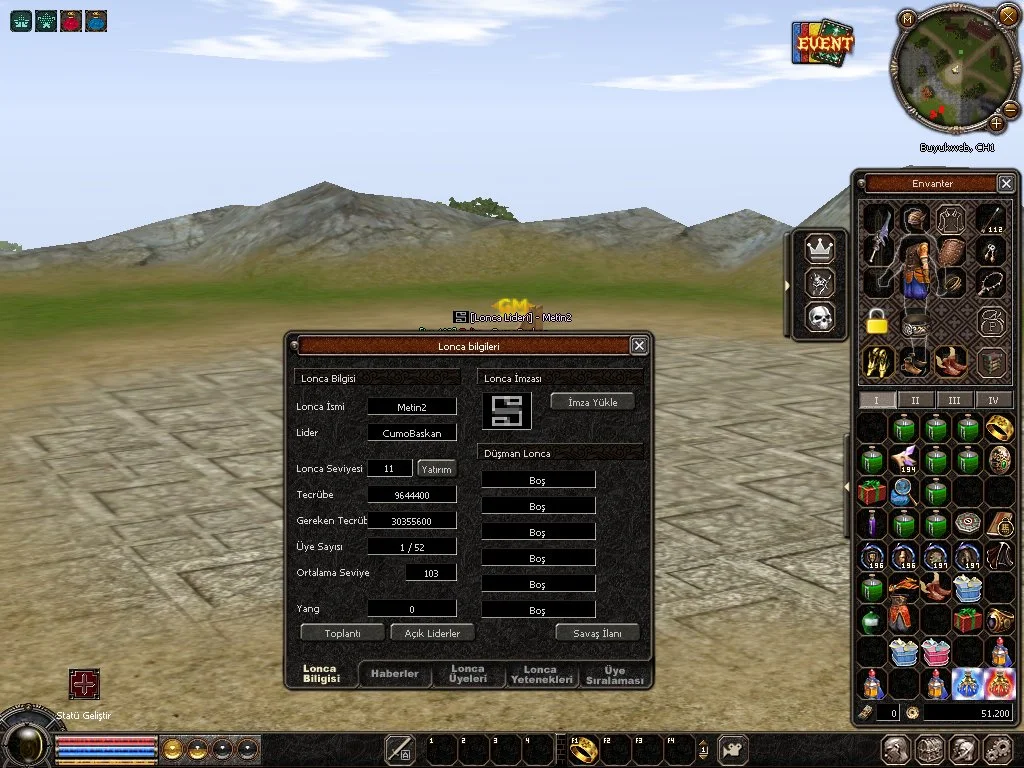Switch to inventory page II
1024x768 pixels.
tap(916, 400)
